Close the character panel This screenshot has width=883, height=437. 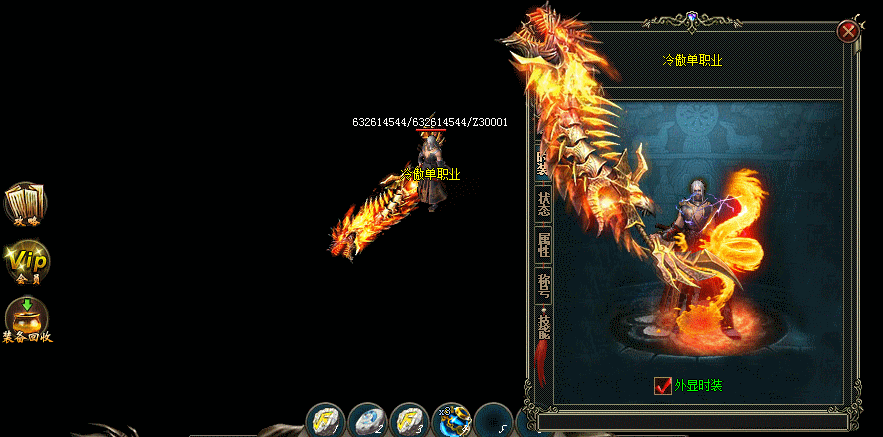coord(848,31)
